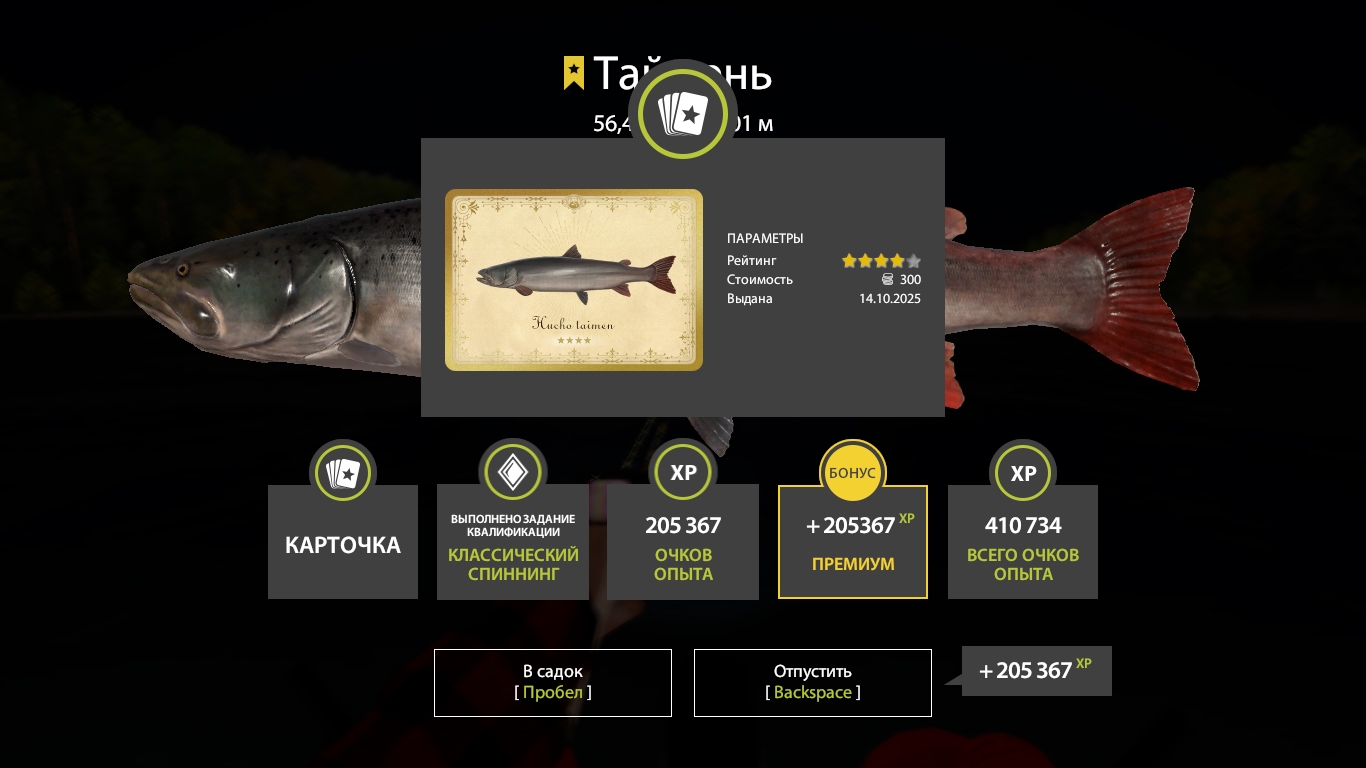
Task: Choose the 205 367 очков опыта tile
Action: coord(683,542)
